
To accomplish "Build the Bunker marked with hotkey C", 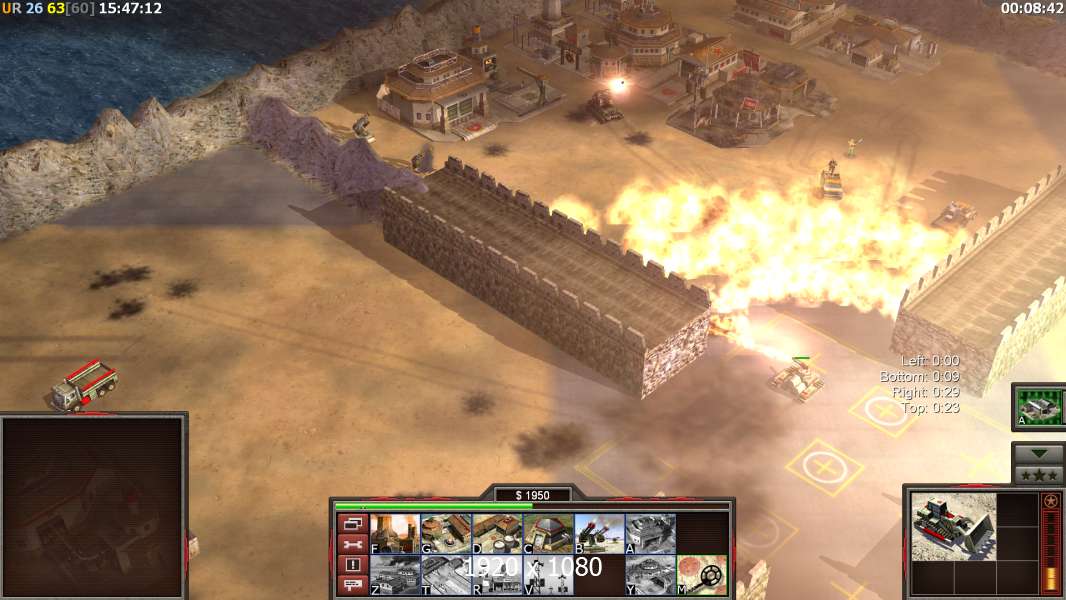I will tap(548, 534).
